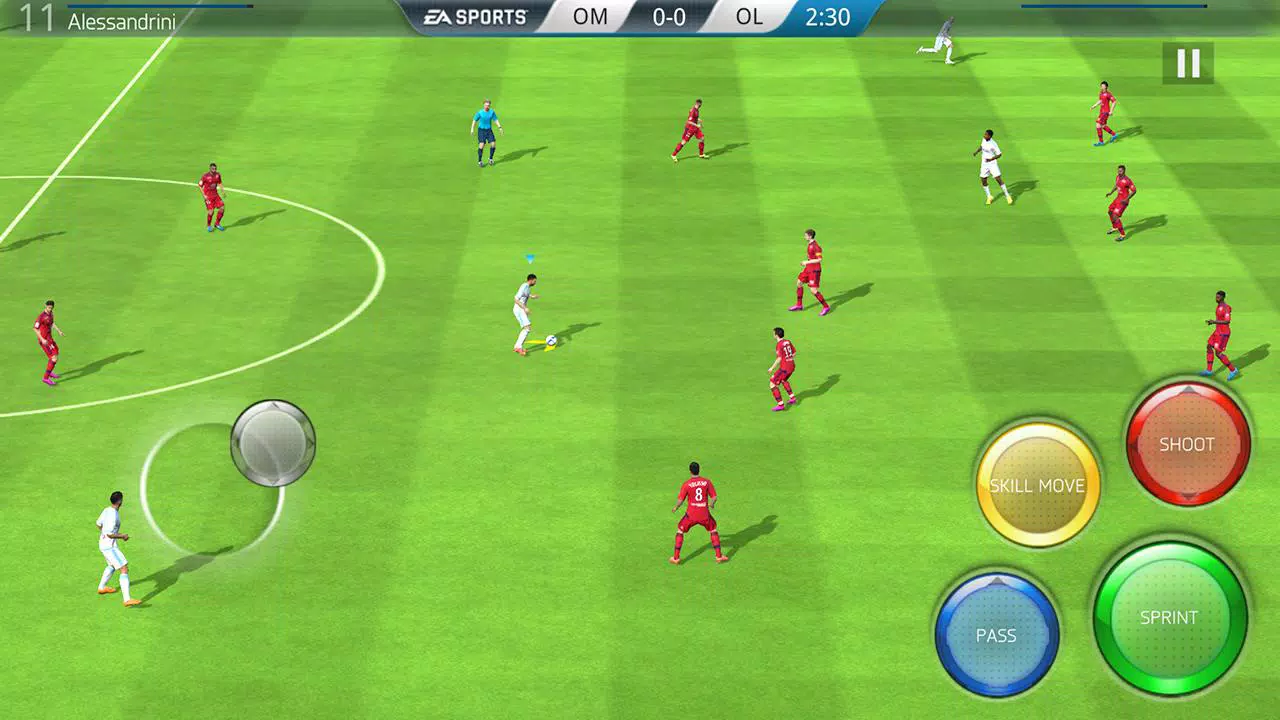Select the number 8 red player
Image resolution: width=1280 pixels, height=720 pixels.
(x=697, y=505)
